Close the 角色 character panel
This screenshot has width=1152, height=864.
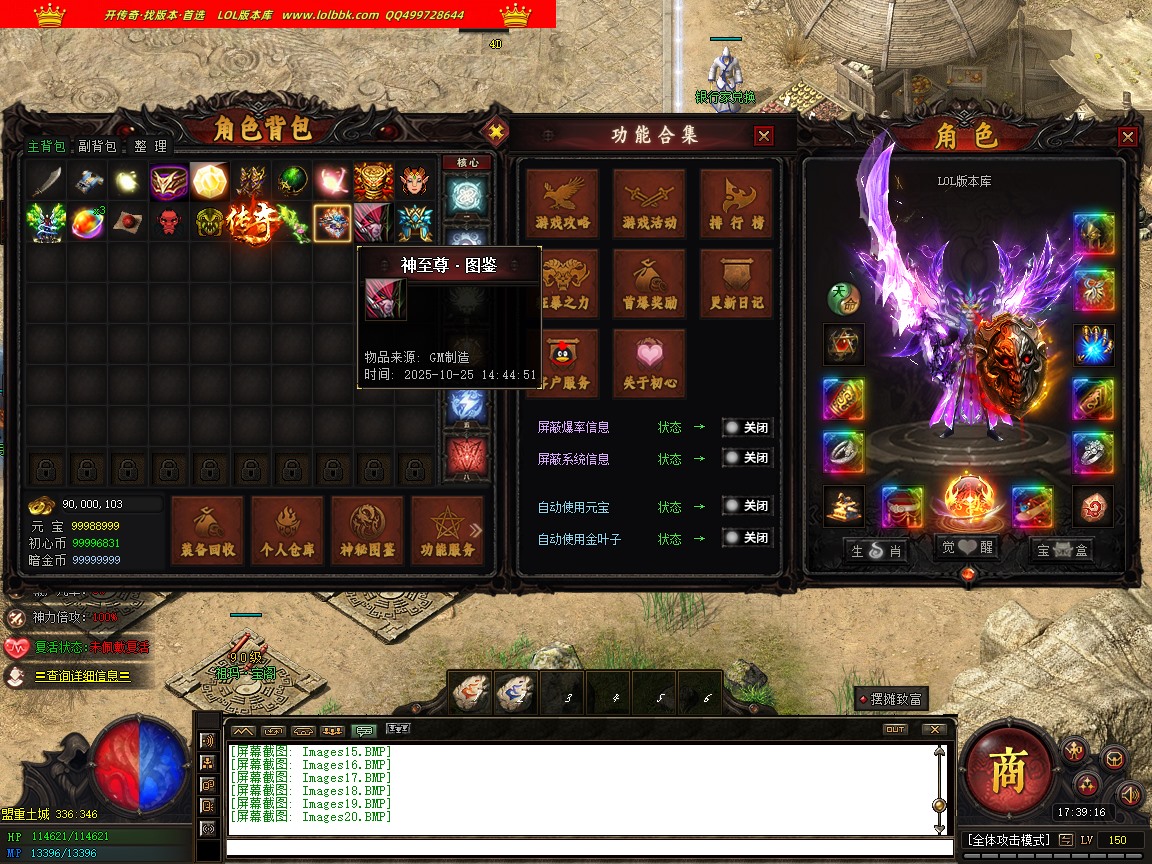coord(1128,137)
